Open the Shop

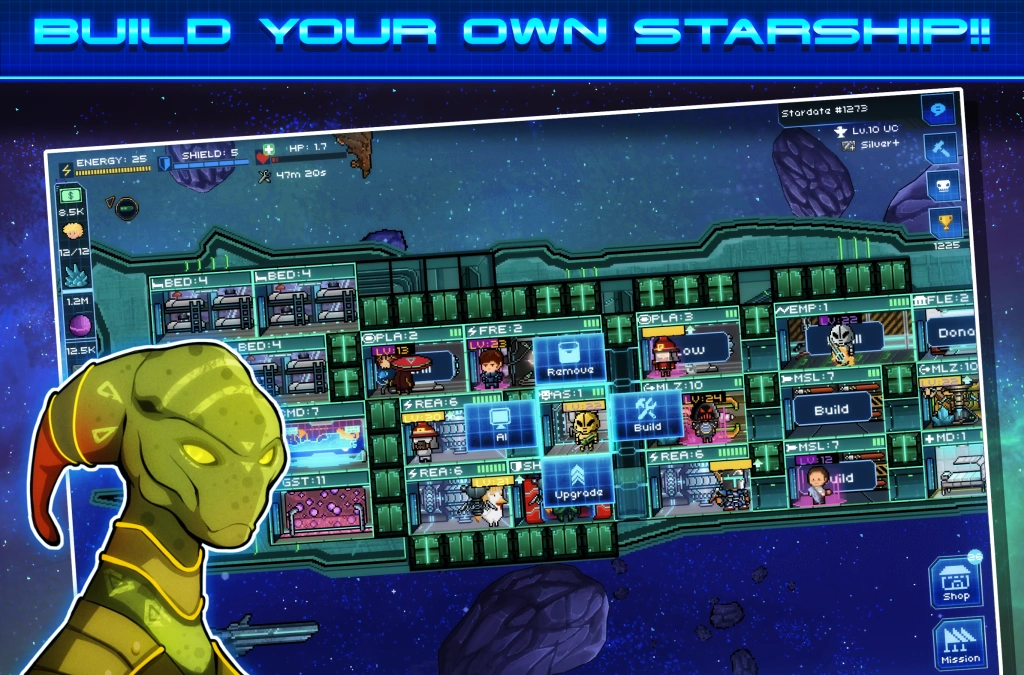click(x=956, y=582)
